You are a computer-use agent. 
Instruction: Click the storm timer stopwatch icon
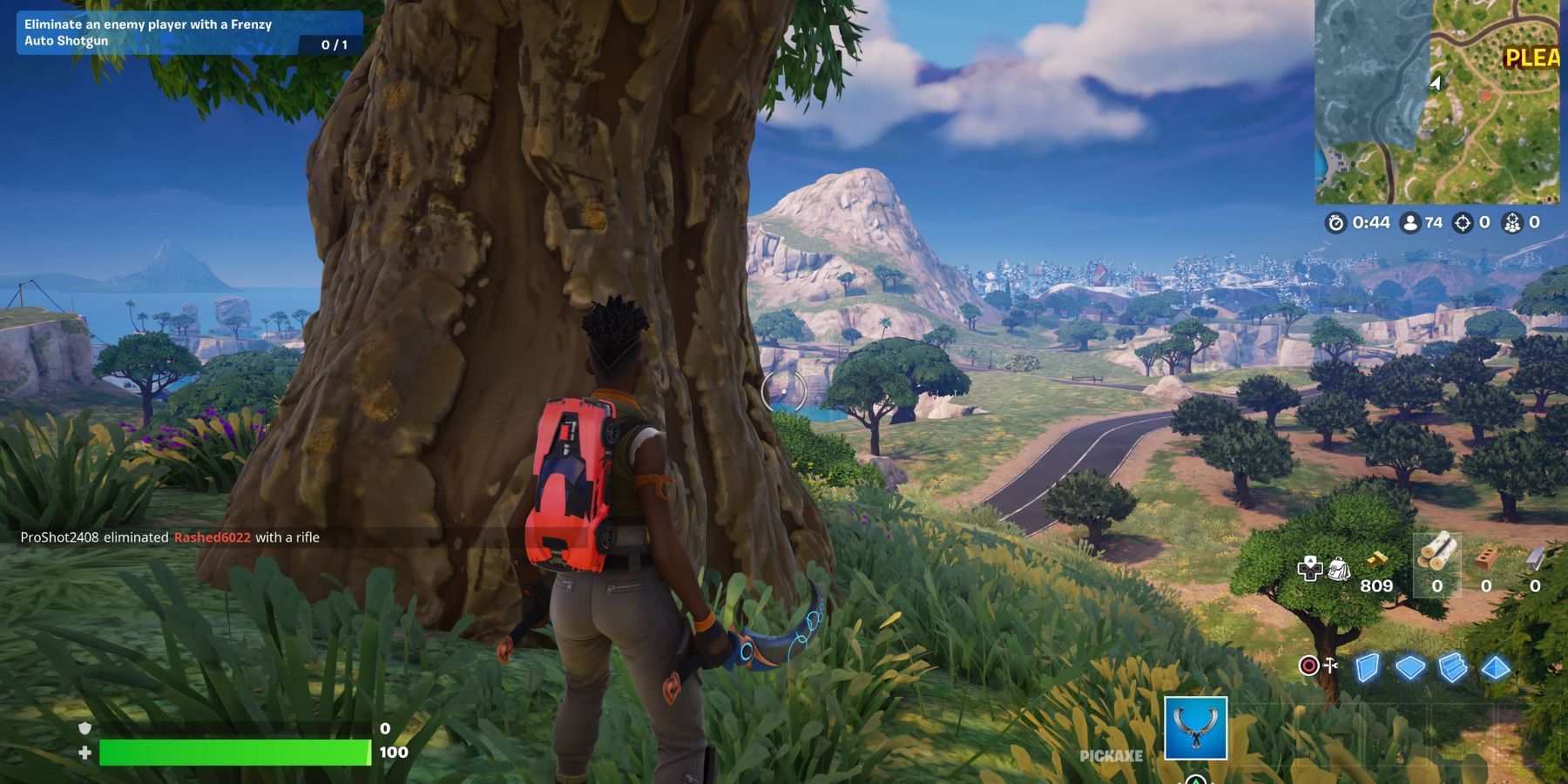coord(1335,223)
